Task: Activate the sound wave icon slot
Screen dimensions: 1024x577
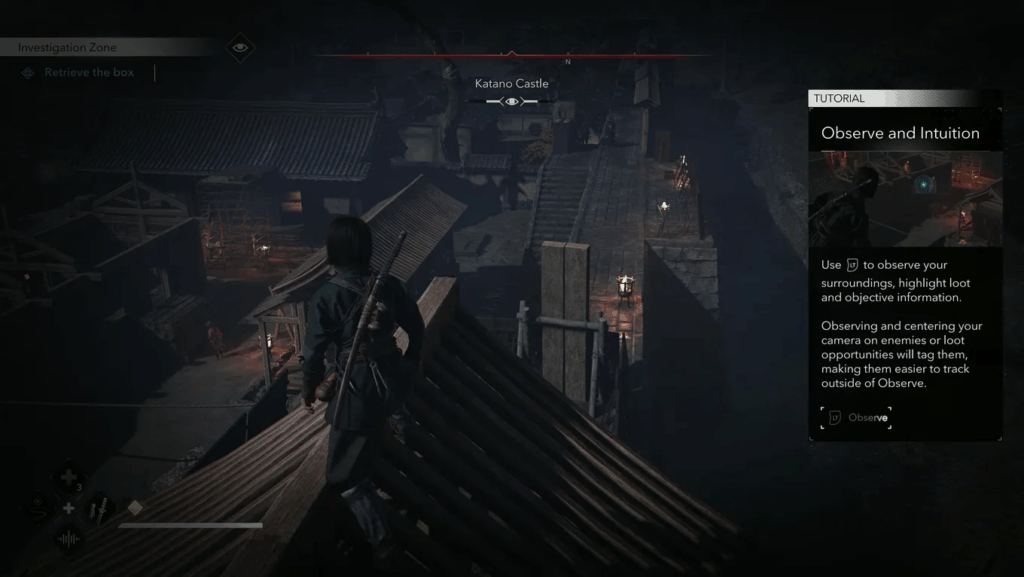Action: click(68, 540)
